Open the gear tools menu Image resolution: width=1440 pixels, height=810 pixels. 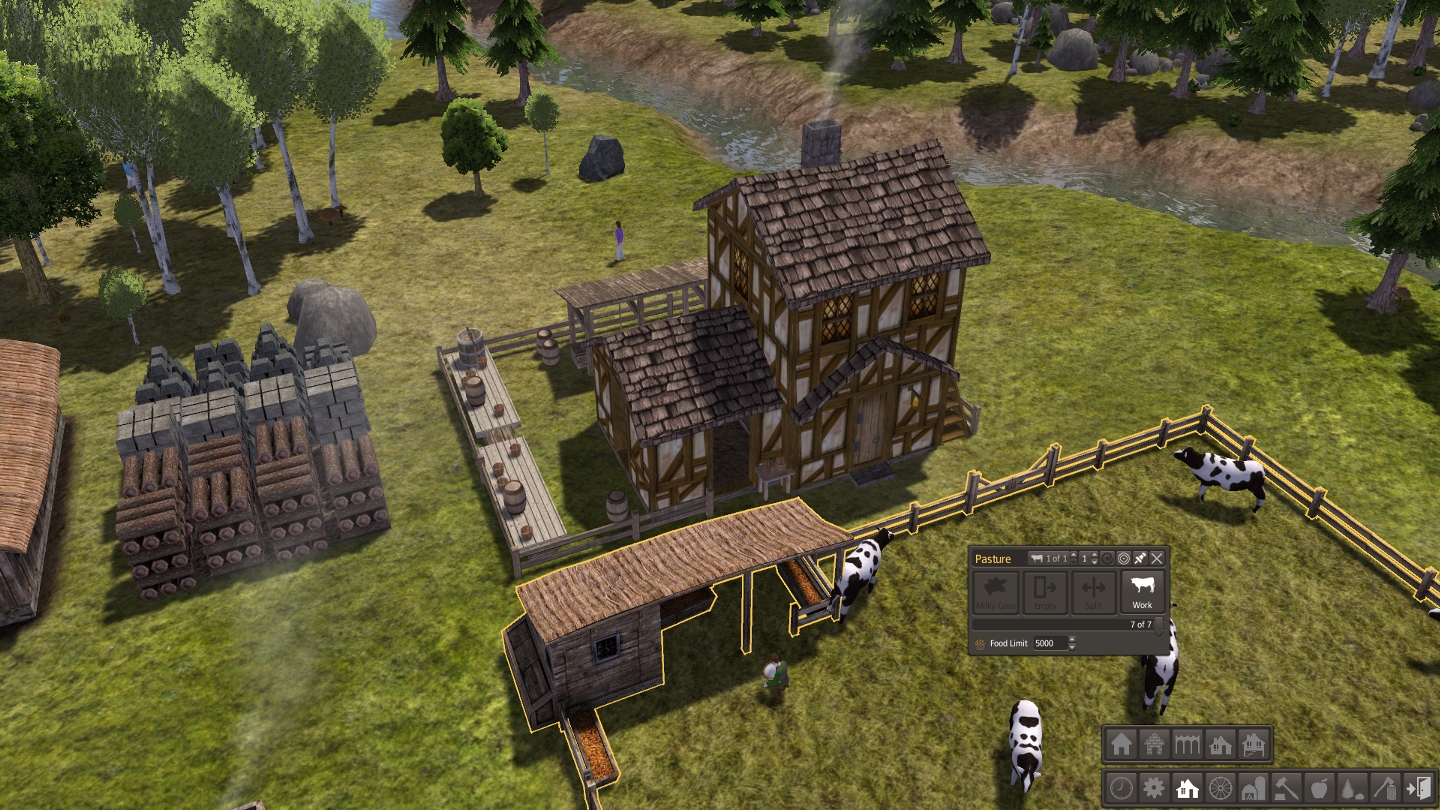click(x=1154, y=787)
